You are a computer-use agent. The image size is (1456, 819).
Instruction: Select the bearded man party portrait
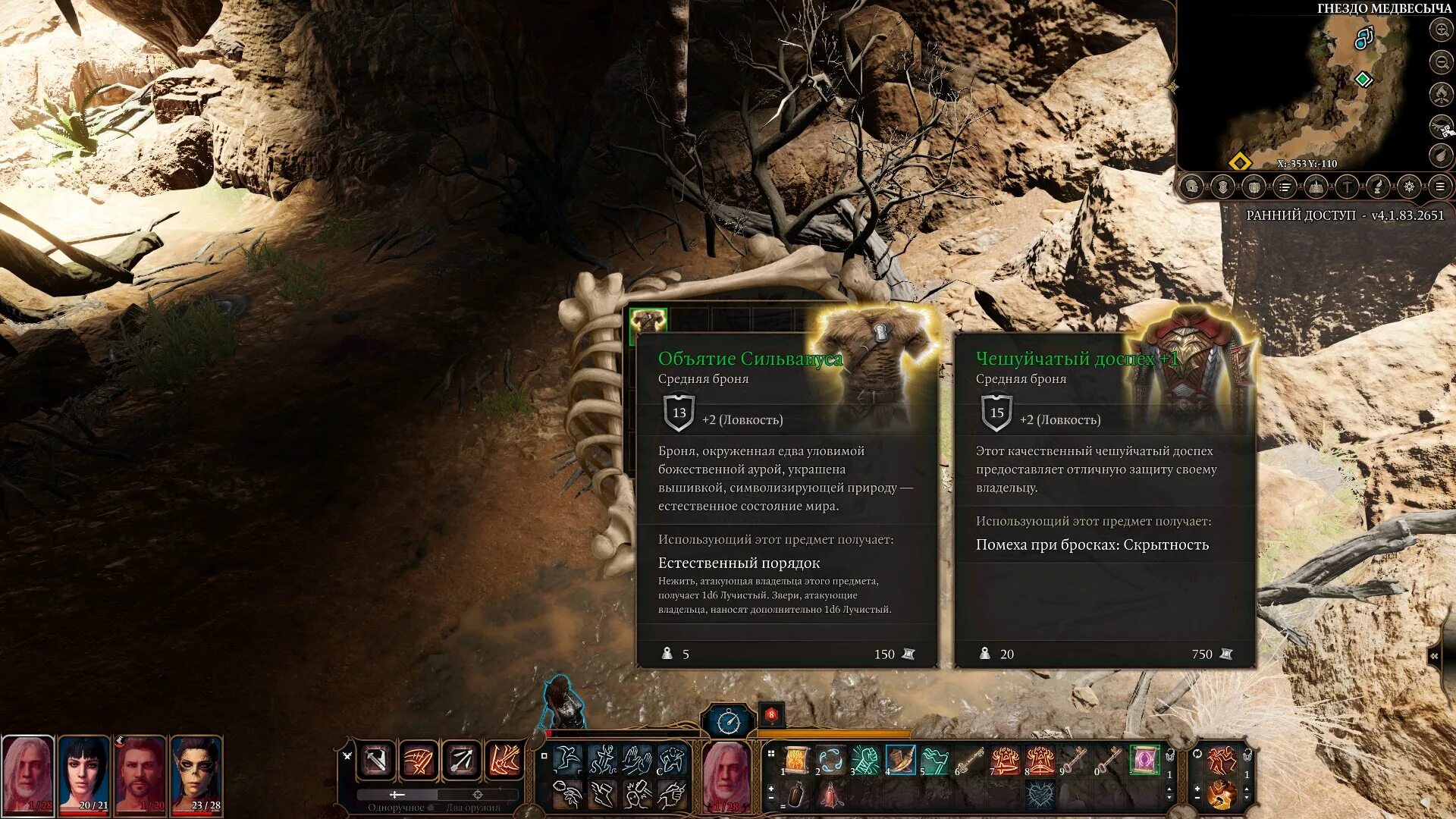140,775
